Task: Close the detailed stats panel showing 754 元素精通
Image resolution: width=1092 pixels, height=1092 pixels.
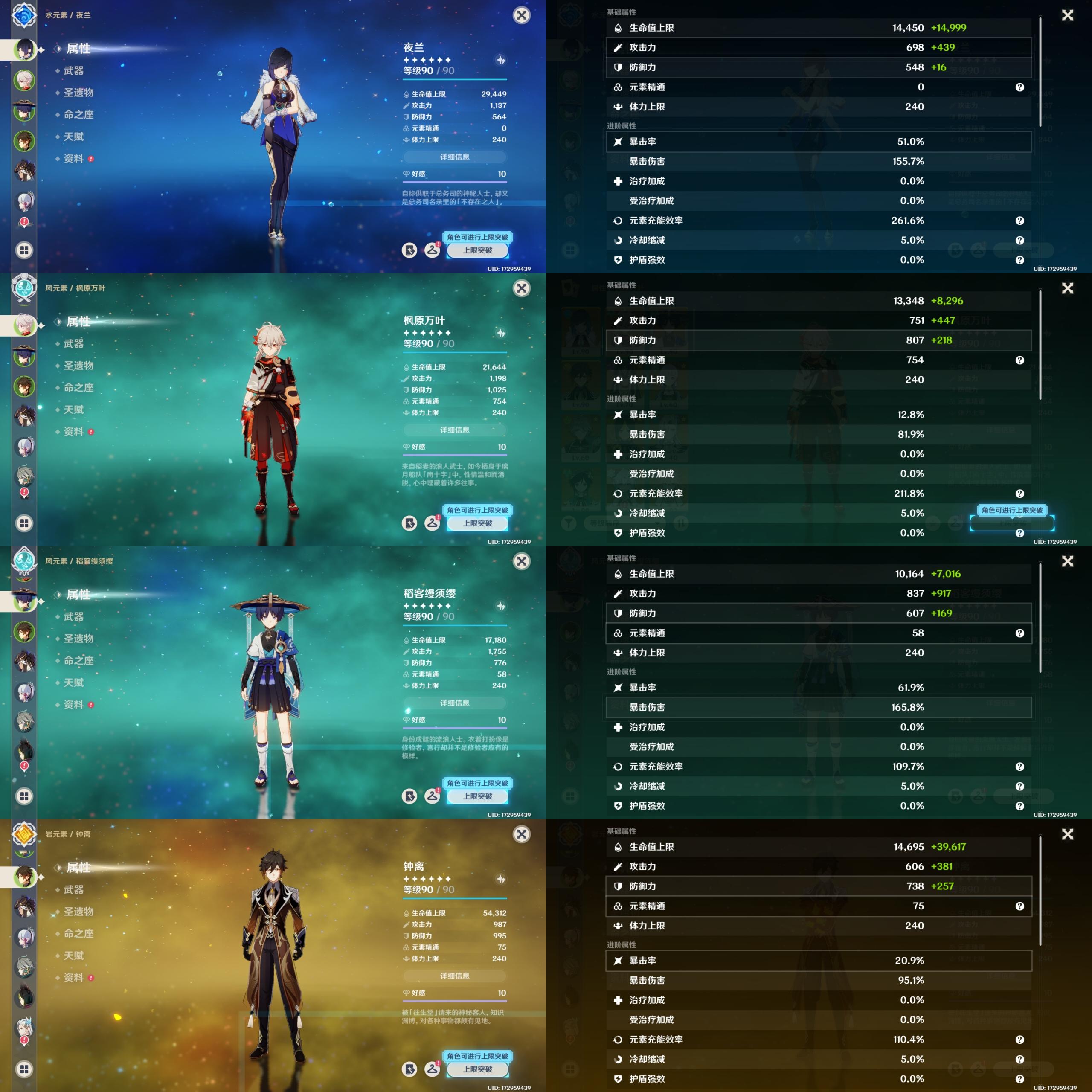Action: (1067, 288)
